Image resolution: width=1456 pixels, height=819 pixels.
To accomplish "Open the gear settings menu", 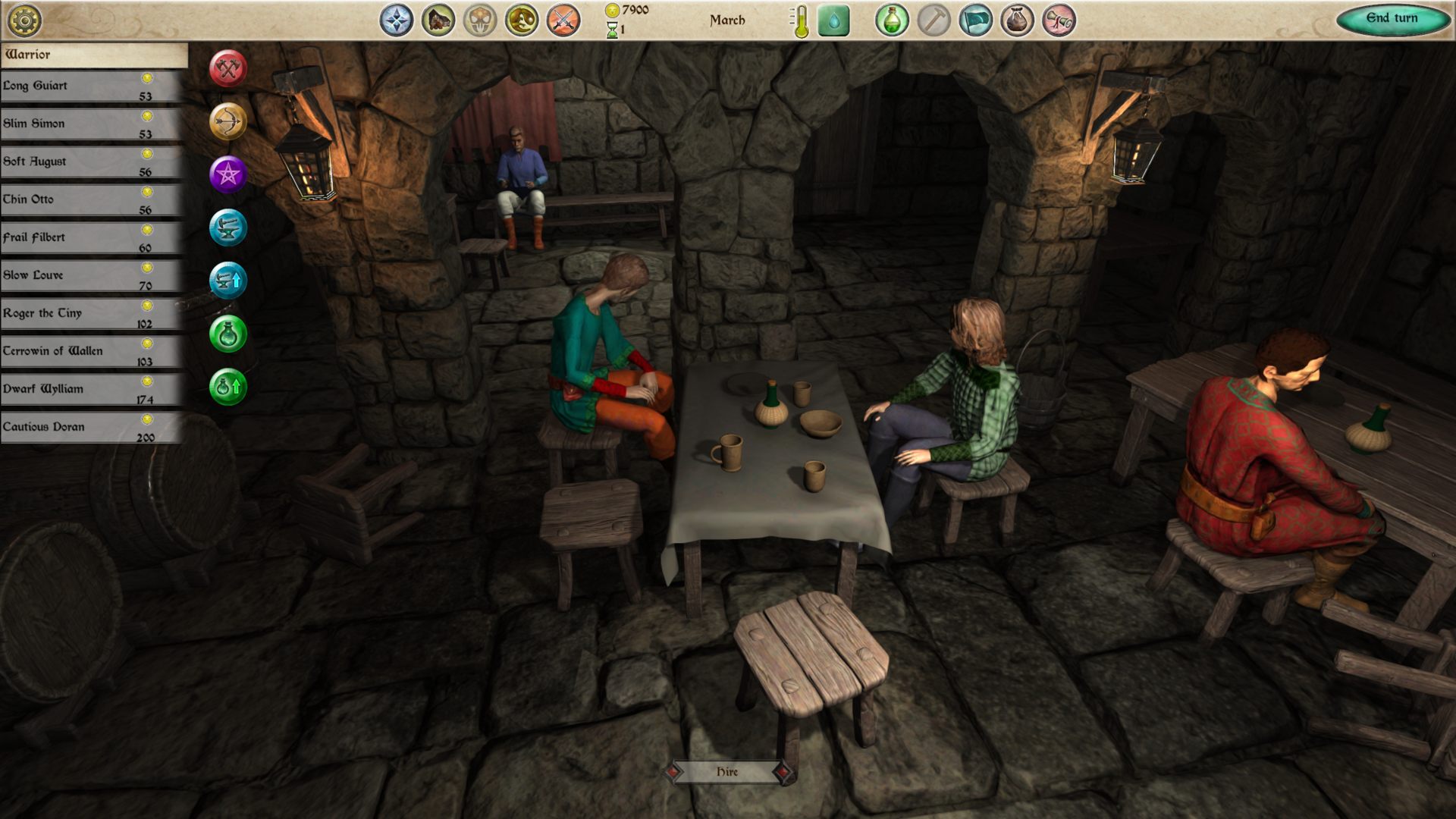I will (x=24, y=20).
